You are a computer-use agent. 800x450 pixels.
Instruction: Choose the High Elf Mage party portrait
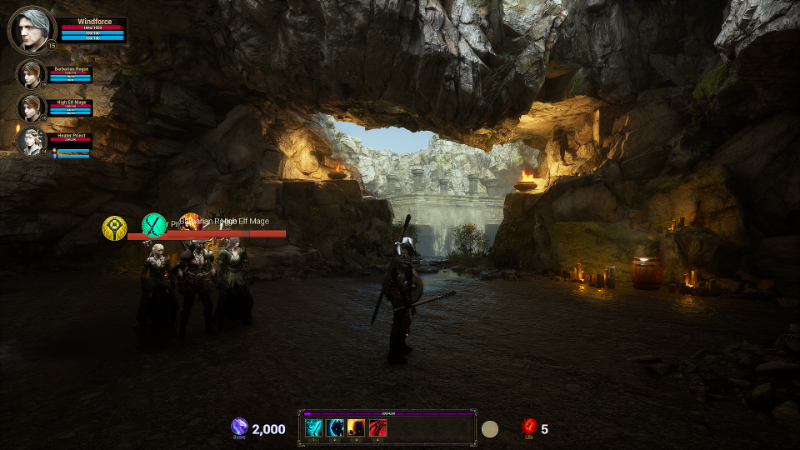pos(31,108)
